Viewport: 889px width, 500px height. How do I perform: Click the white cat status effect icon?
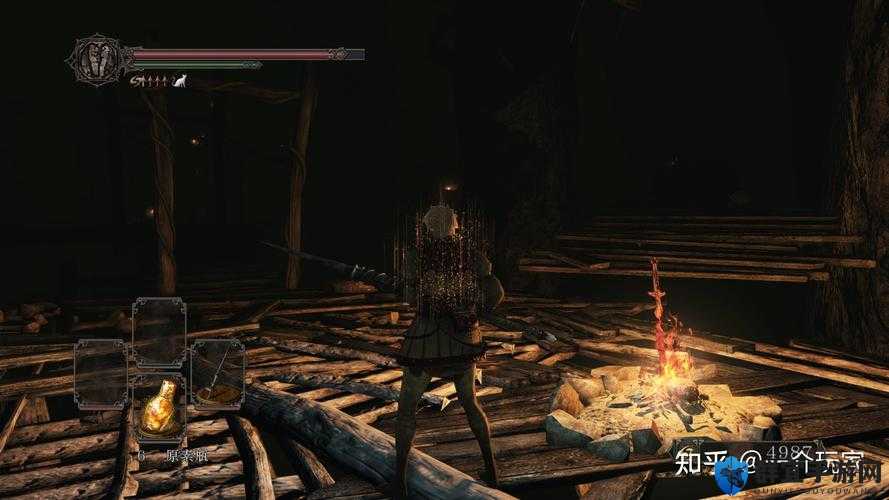[180, 81]
